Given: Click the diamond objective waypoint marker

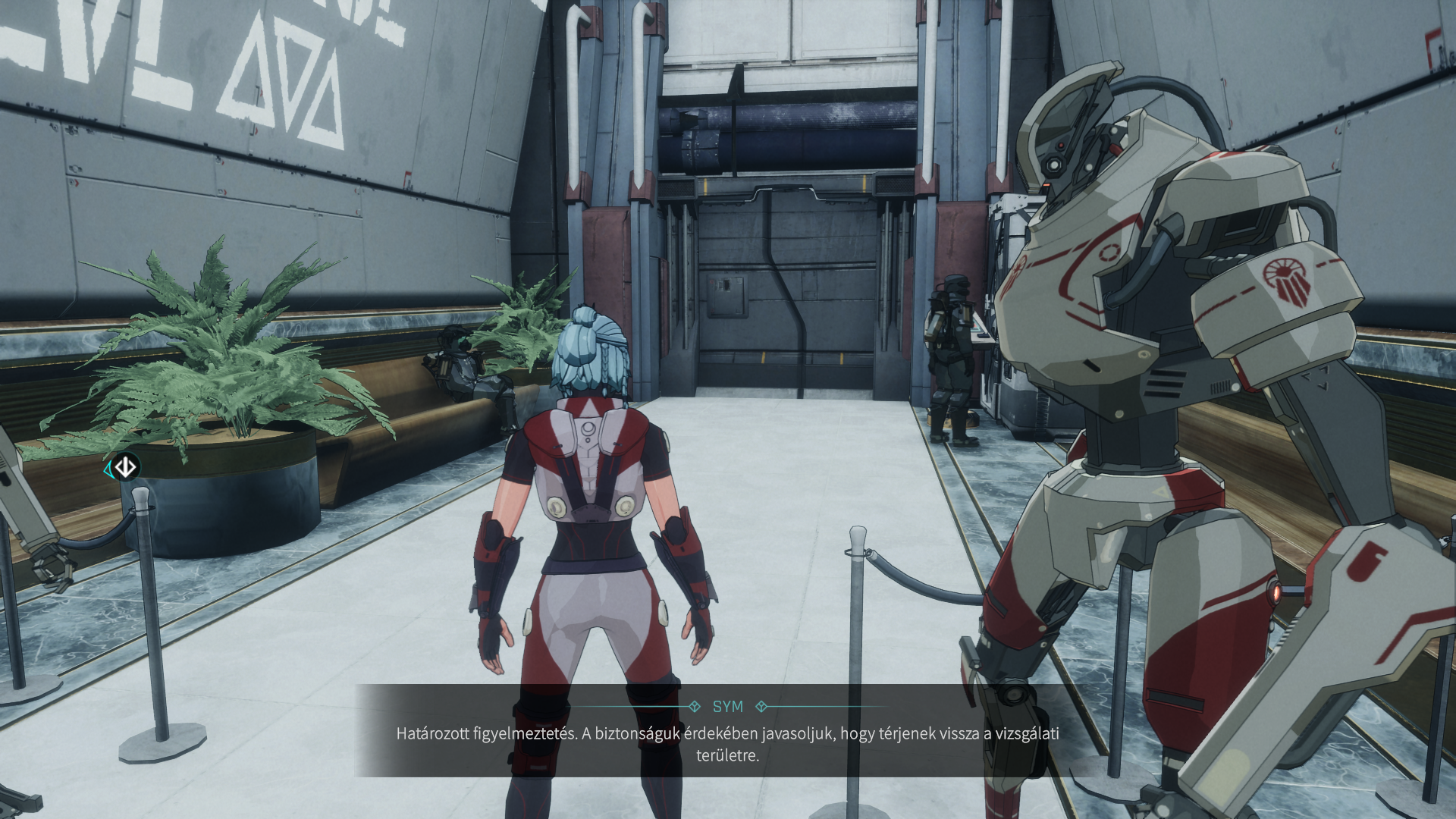Looking at the screenshot, I should point(125,466).
